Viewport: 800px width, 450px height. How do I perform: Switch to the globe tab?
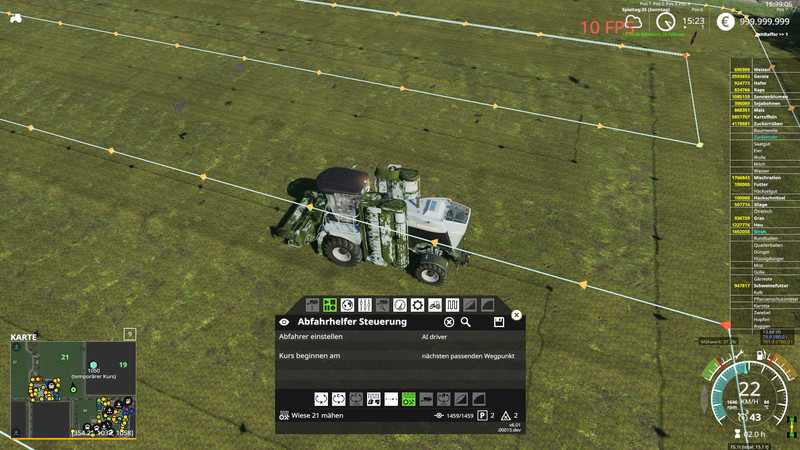coord(347,304)
